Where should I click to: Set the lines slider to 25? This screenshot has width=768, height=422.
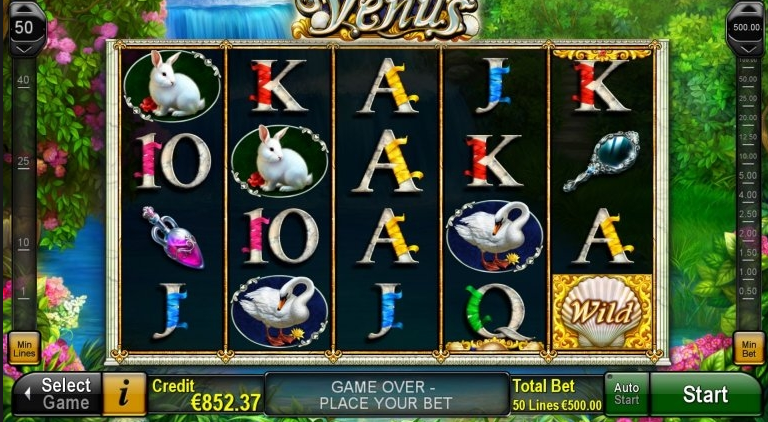pyautogui.click(x=22, y=161)
